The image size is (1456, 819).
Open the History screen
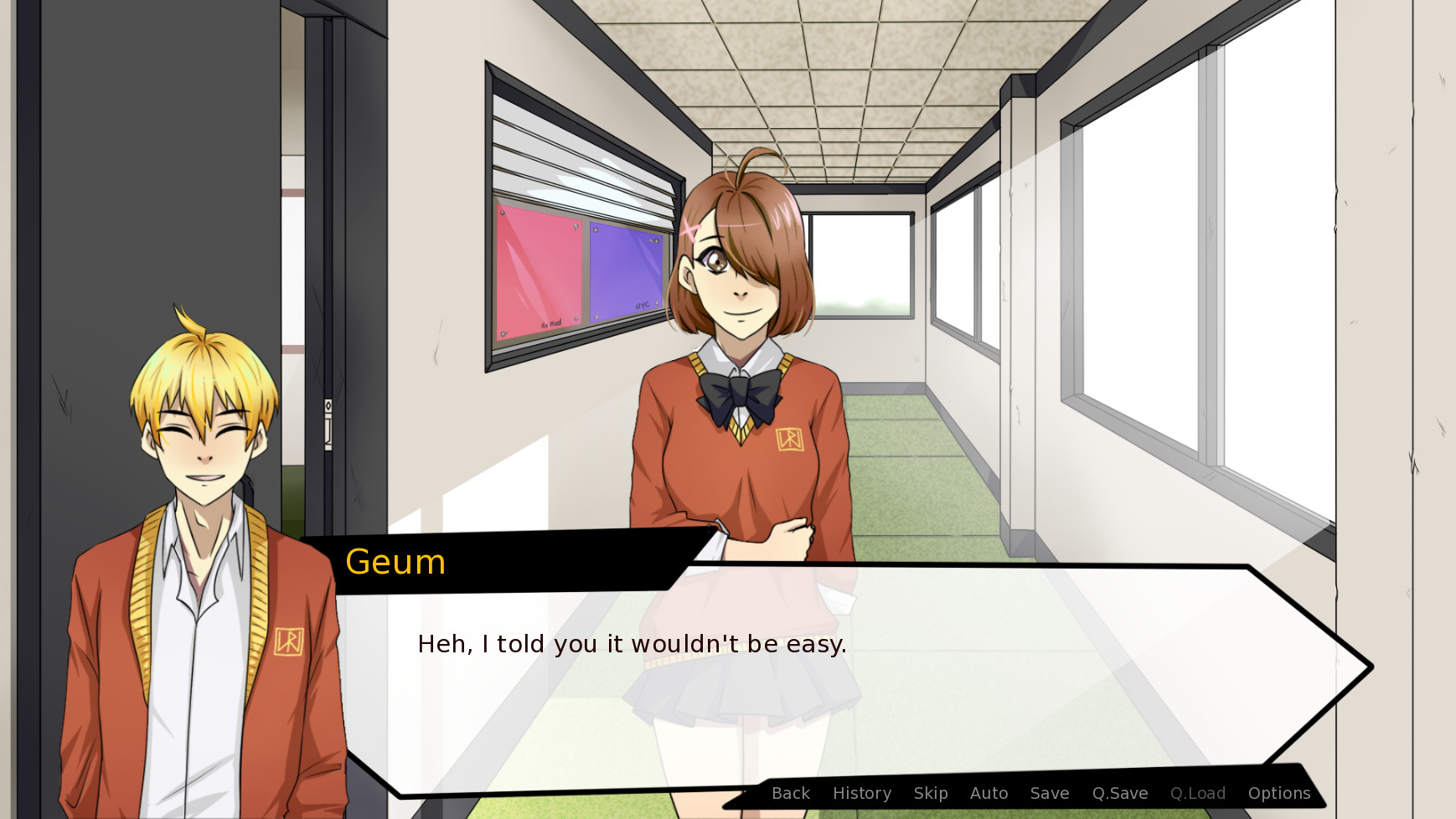click(x=862, y=793)
